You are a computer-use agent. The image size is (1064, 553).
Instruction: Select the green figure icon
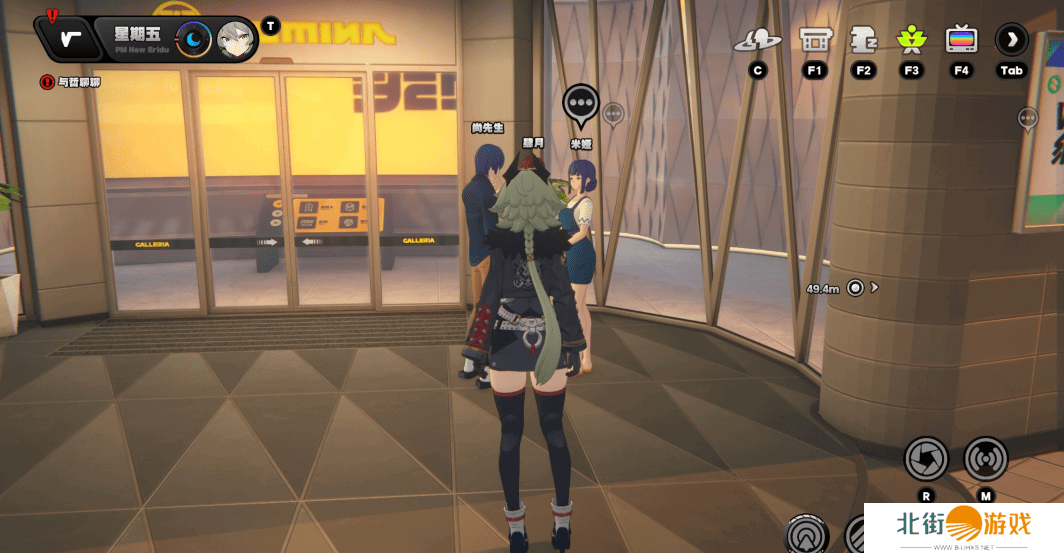click(x=911, y=40)
